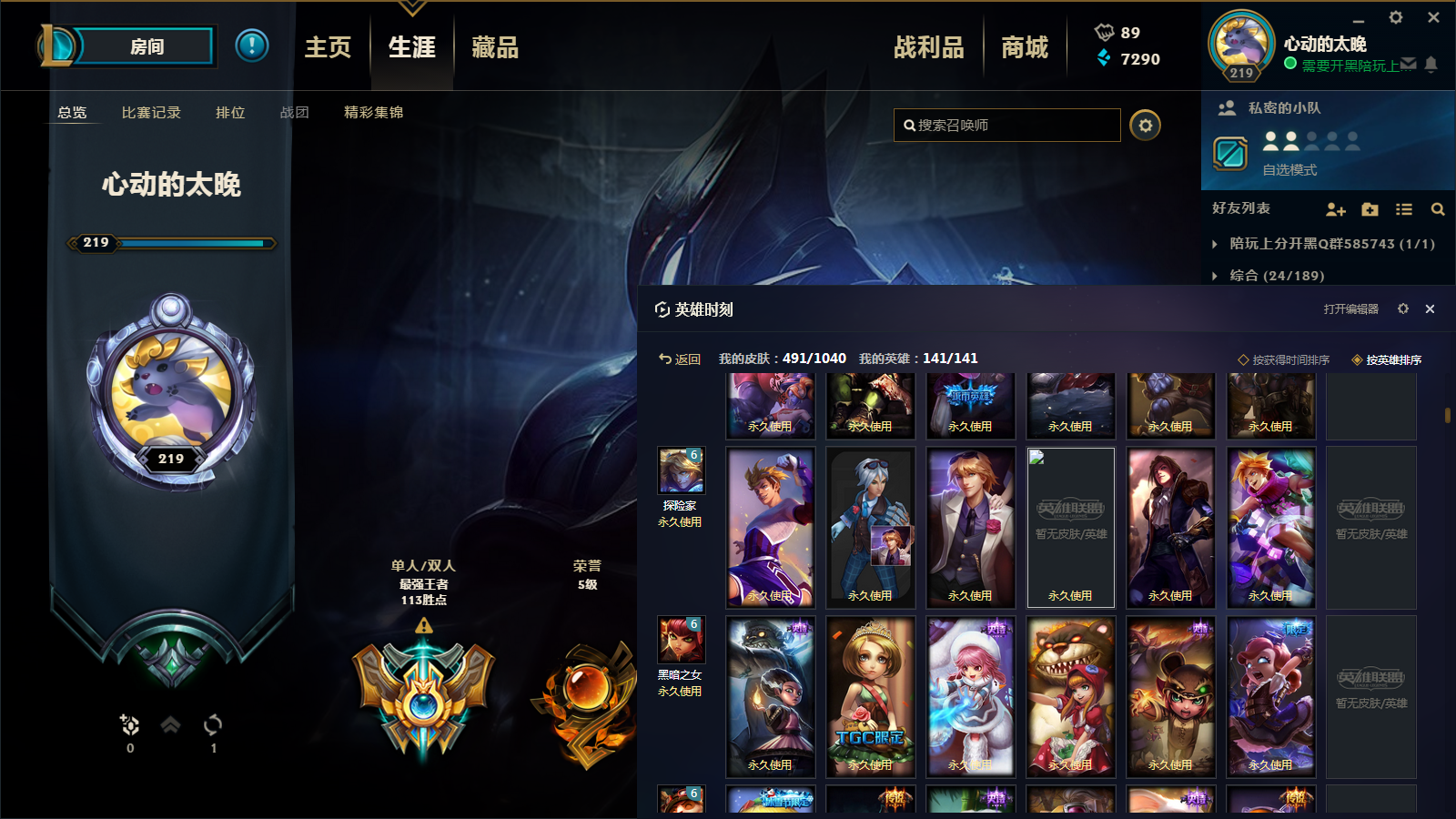The width and height of the screenshot is (1456, 819).
Task: Click the friend list options icon
Action: 1404,209
